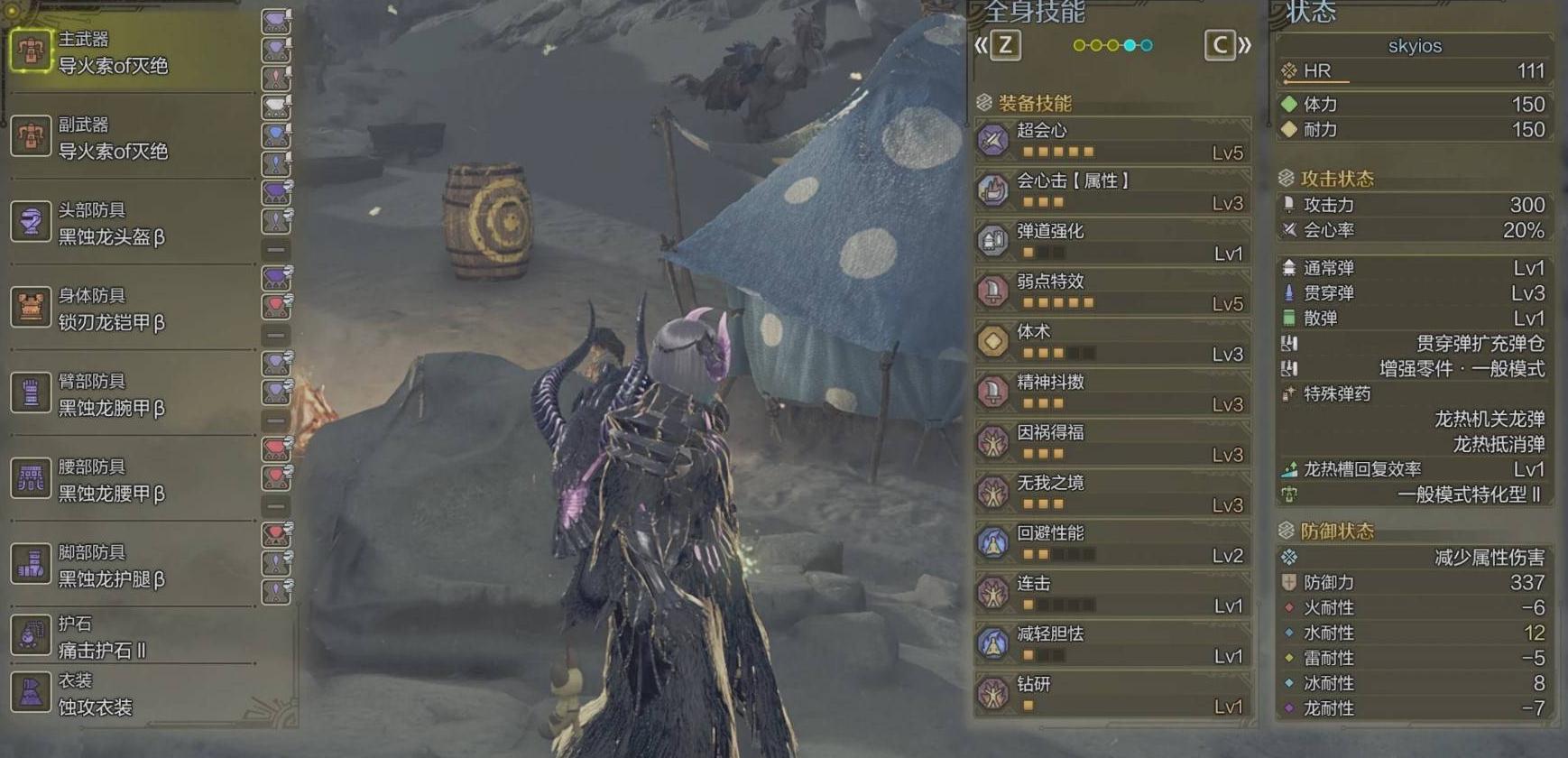This screenshot has height=758, width=1568.
Task: Select the 钻研 skill row
Action: [x=1112, y=696]
